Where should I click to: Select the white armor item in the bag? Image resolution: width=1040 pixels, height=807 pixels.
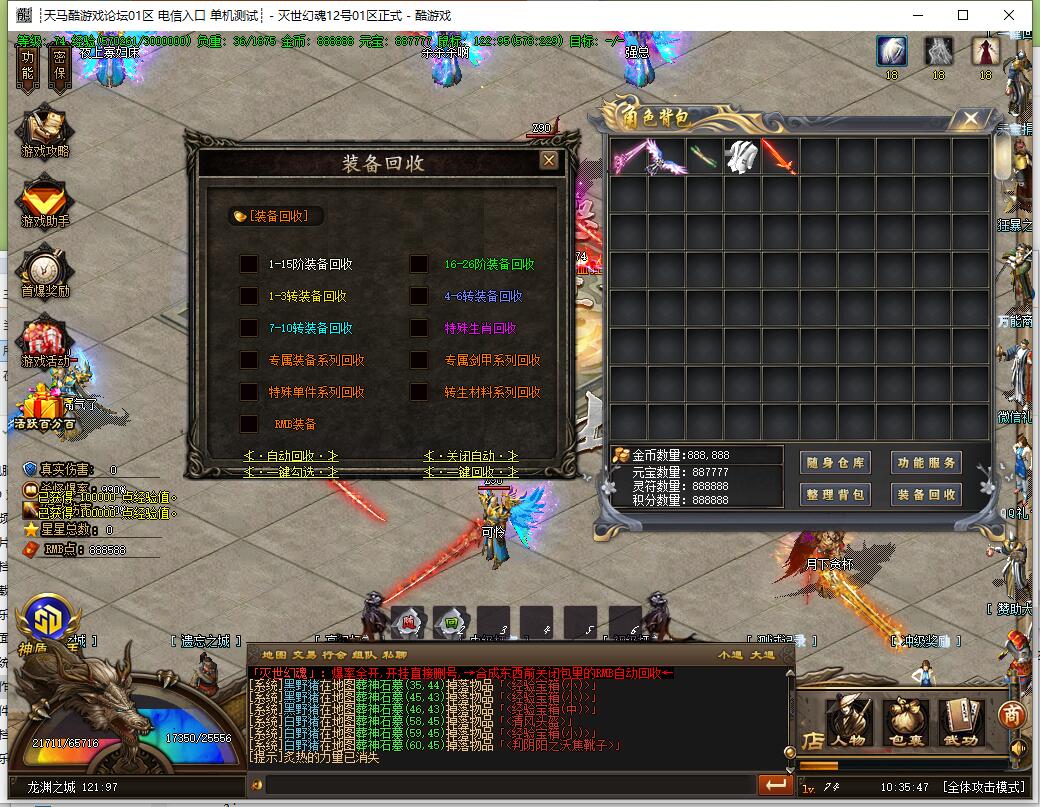coord(742,156)
